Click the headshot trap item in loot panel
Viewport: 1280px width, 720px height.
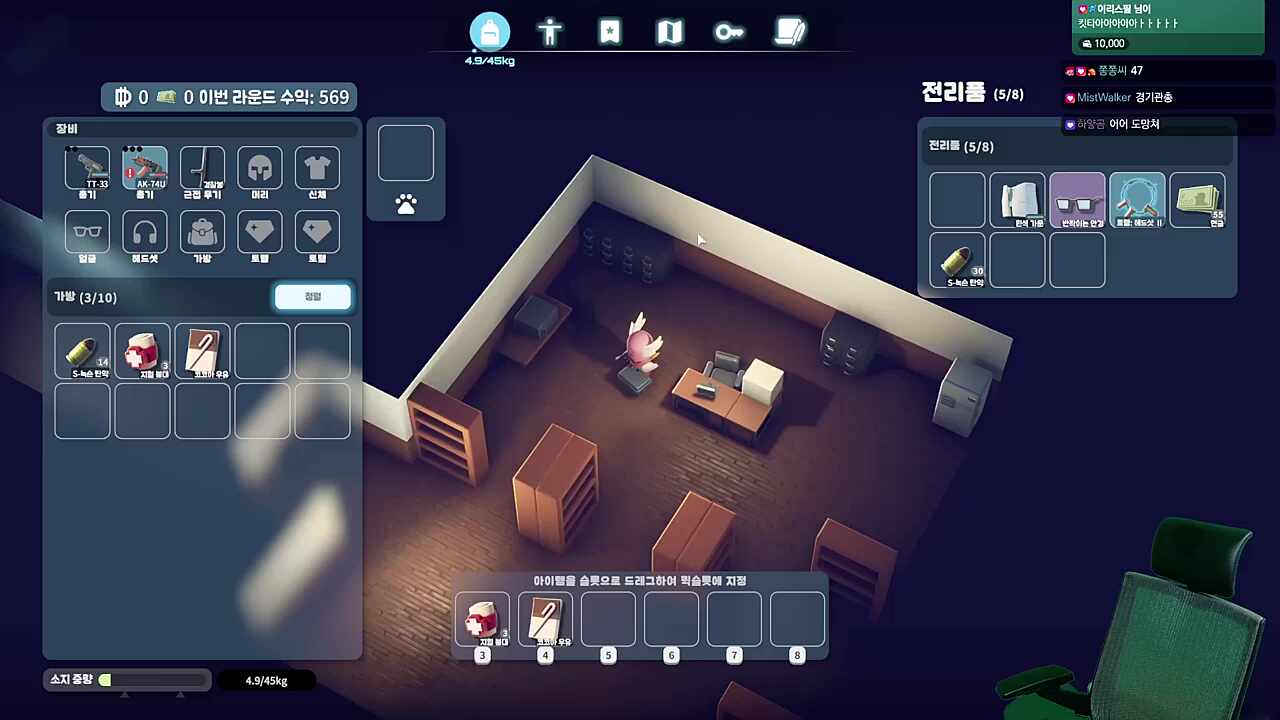[x=1137, y=199]
